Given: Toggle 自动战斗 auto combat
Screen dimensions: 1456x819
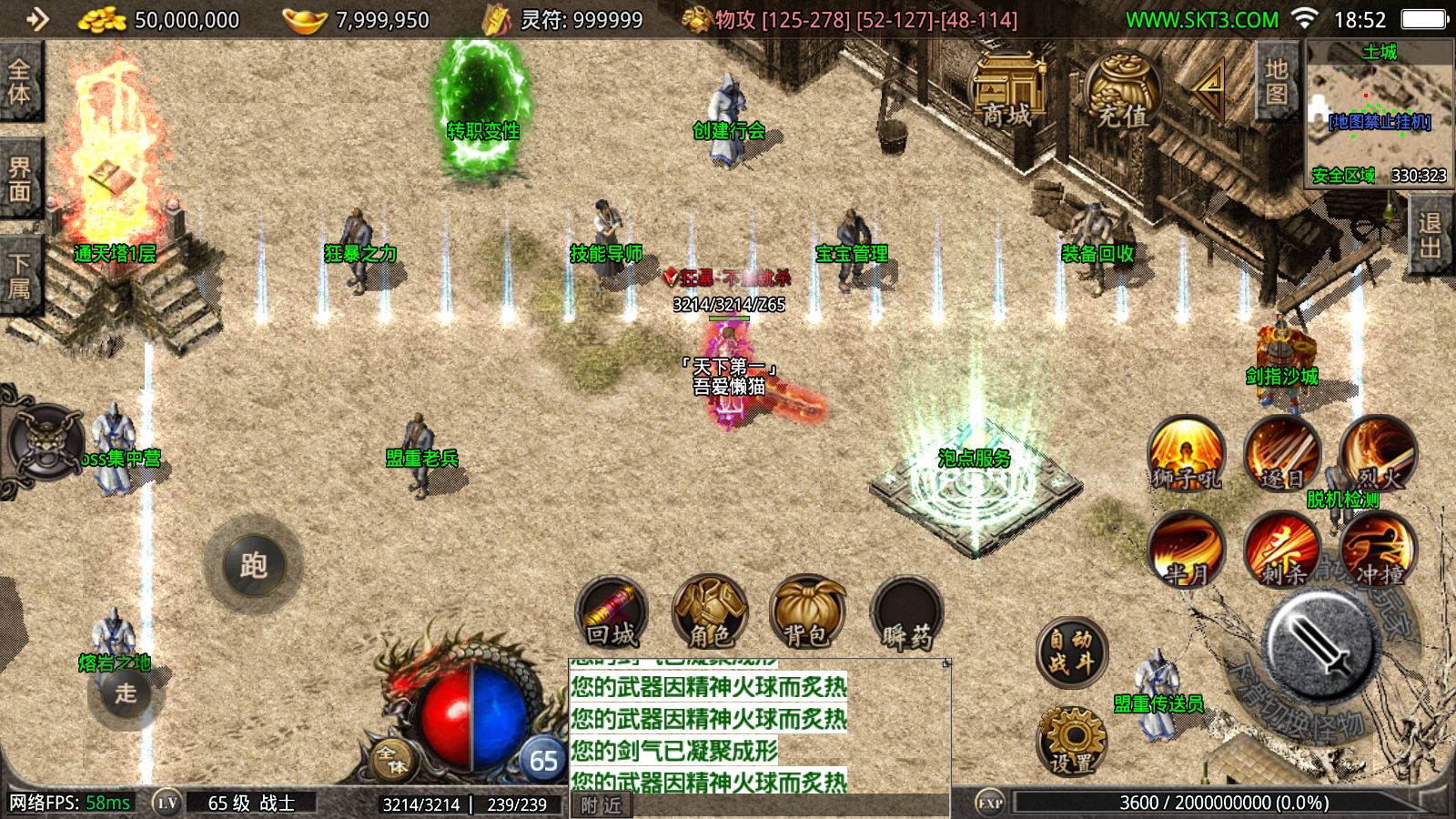Looking at the screenshot, I should coord(1071,652).
